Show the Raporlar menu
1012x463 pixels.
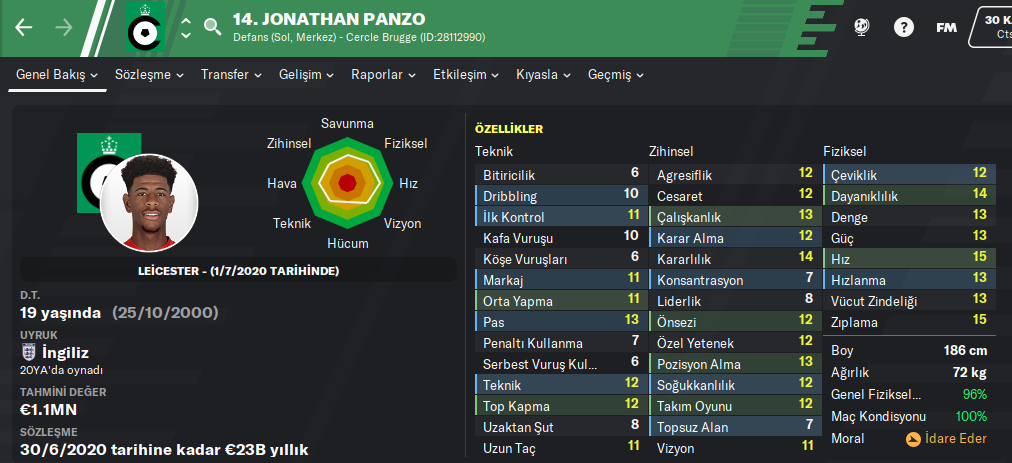pyautogui.click(x=383, y=75)
